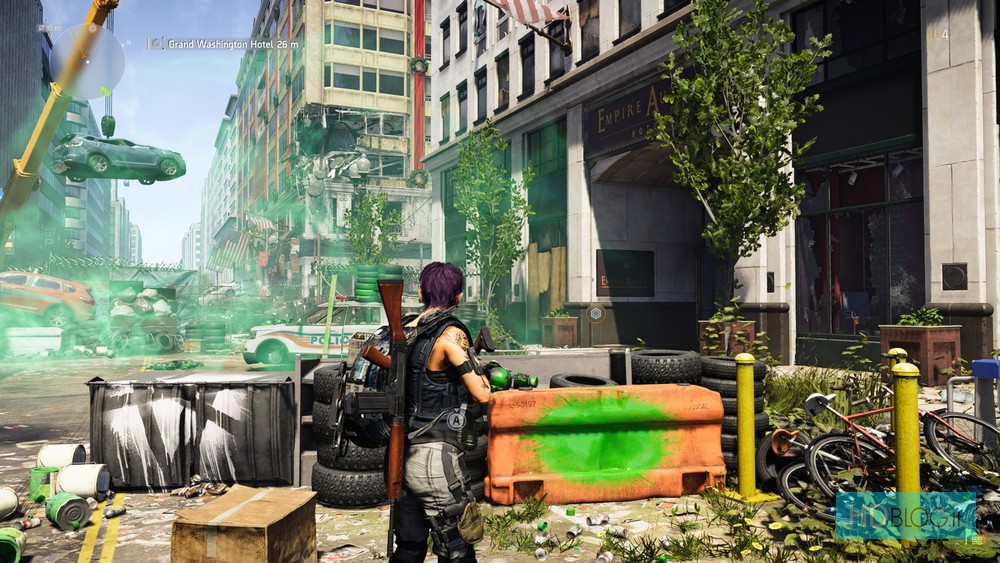
Task: Open the circular minimap
Action: click(87, 61)
